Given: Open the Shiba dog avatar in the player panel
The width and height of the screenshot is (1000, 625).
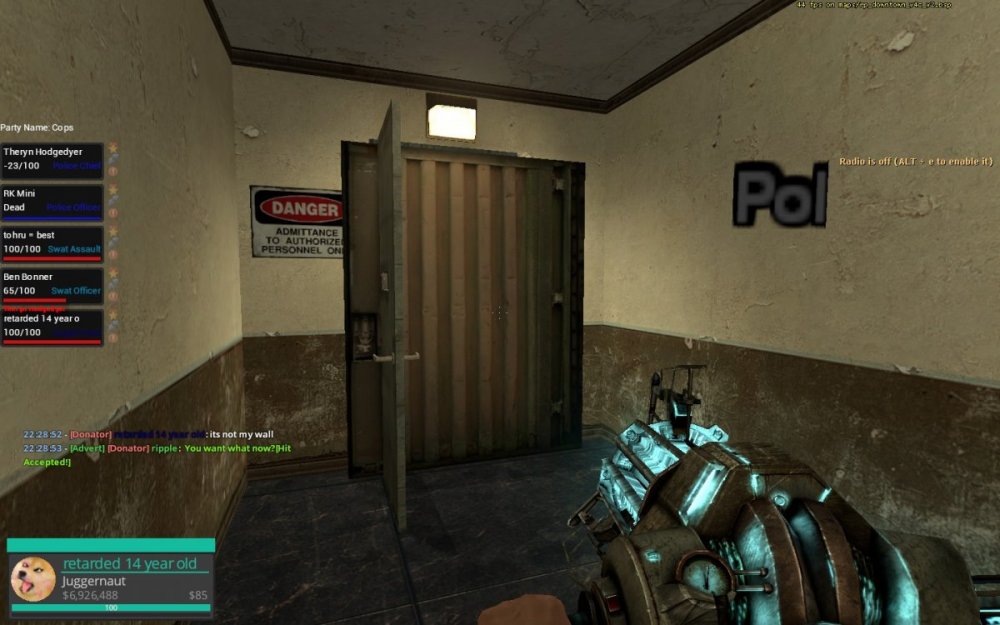Looking at the screenshot, I should [x=33, y=578].
